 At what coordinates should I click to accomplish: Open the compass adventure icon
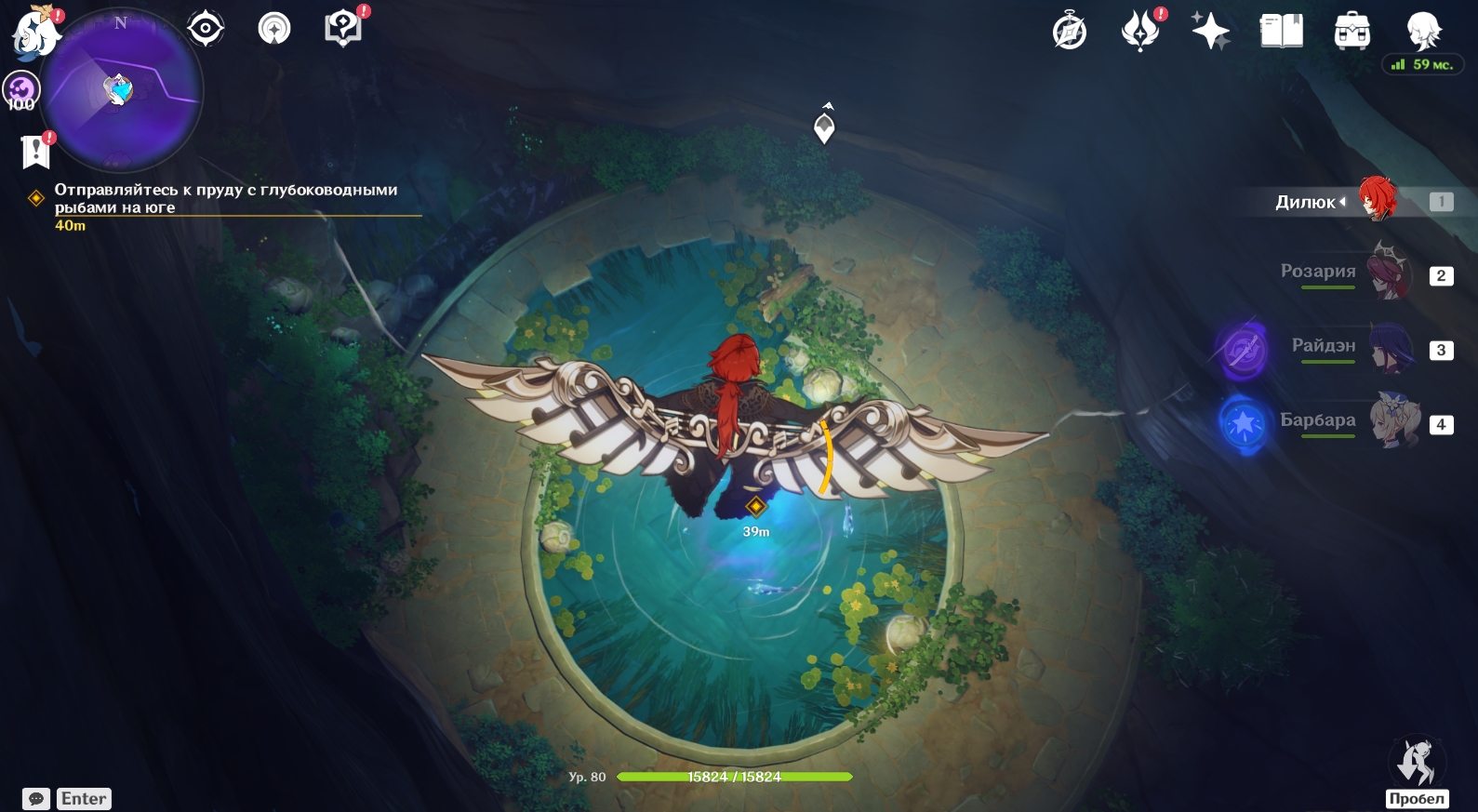click(x=1070, y=33)
